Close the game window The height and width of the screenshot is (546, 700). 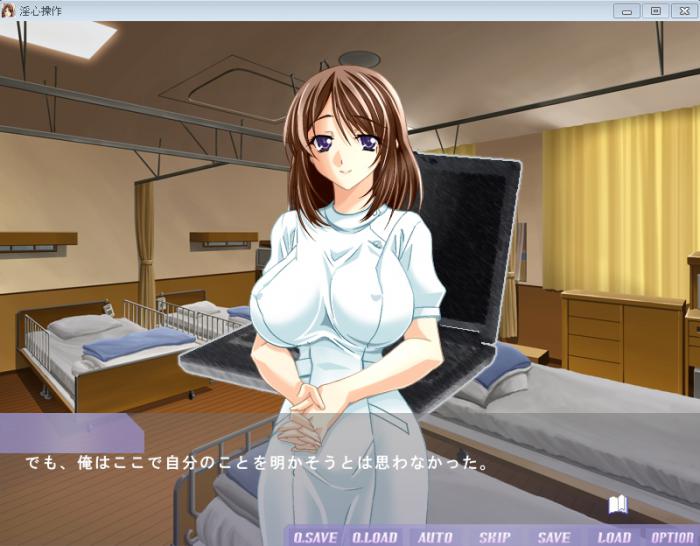(x=684, y=11)
